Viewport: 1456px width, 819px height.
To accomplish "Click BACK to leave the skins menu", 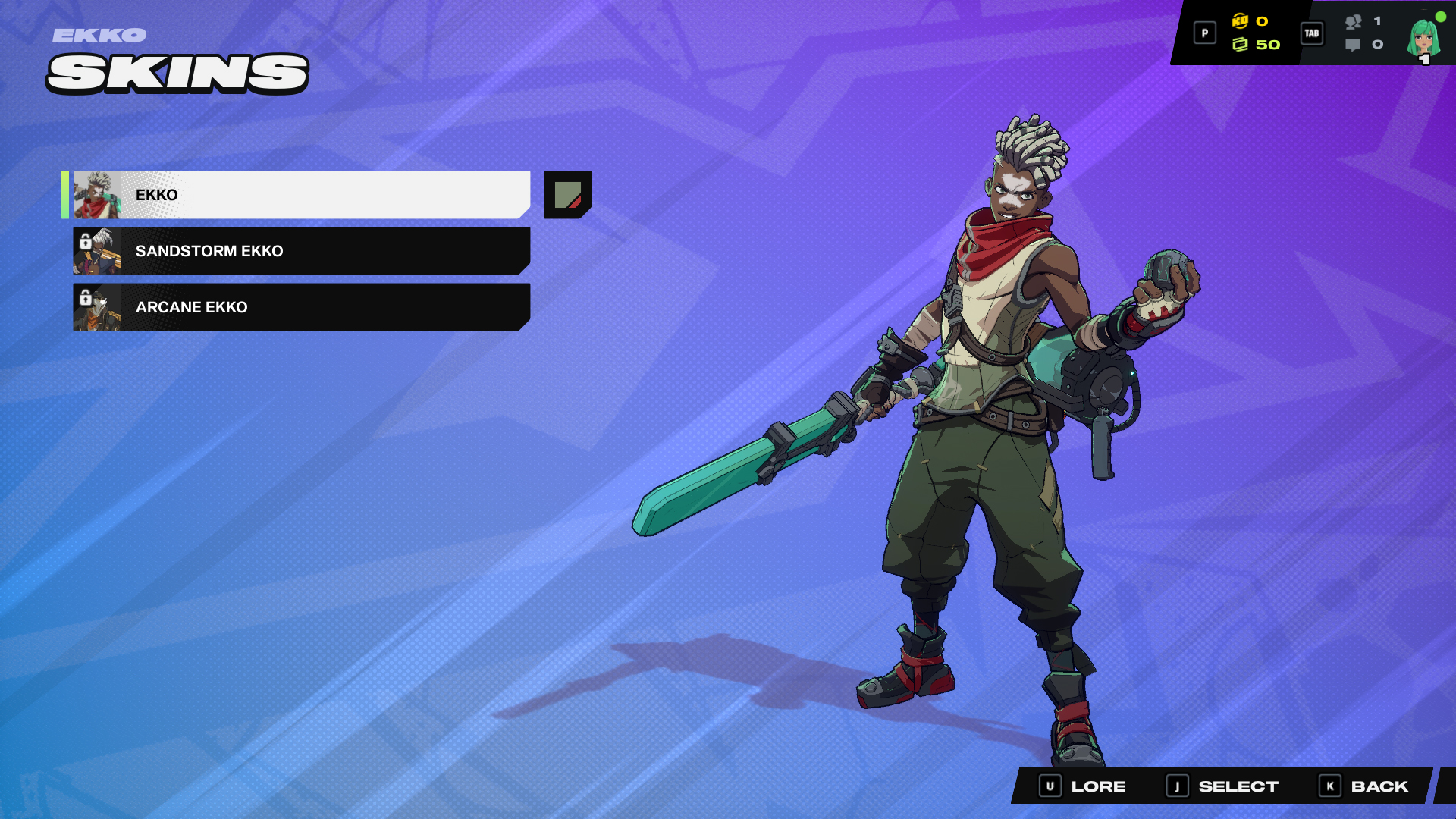I will pos(1379,786).
